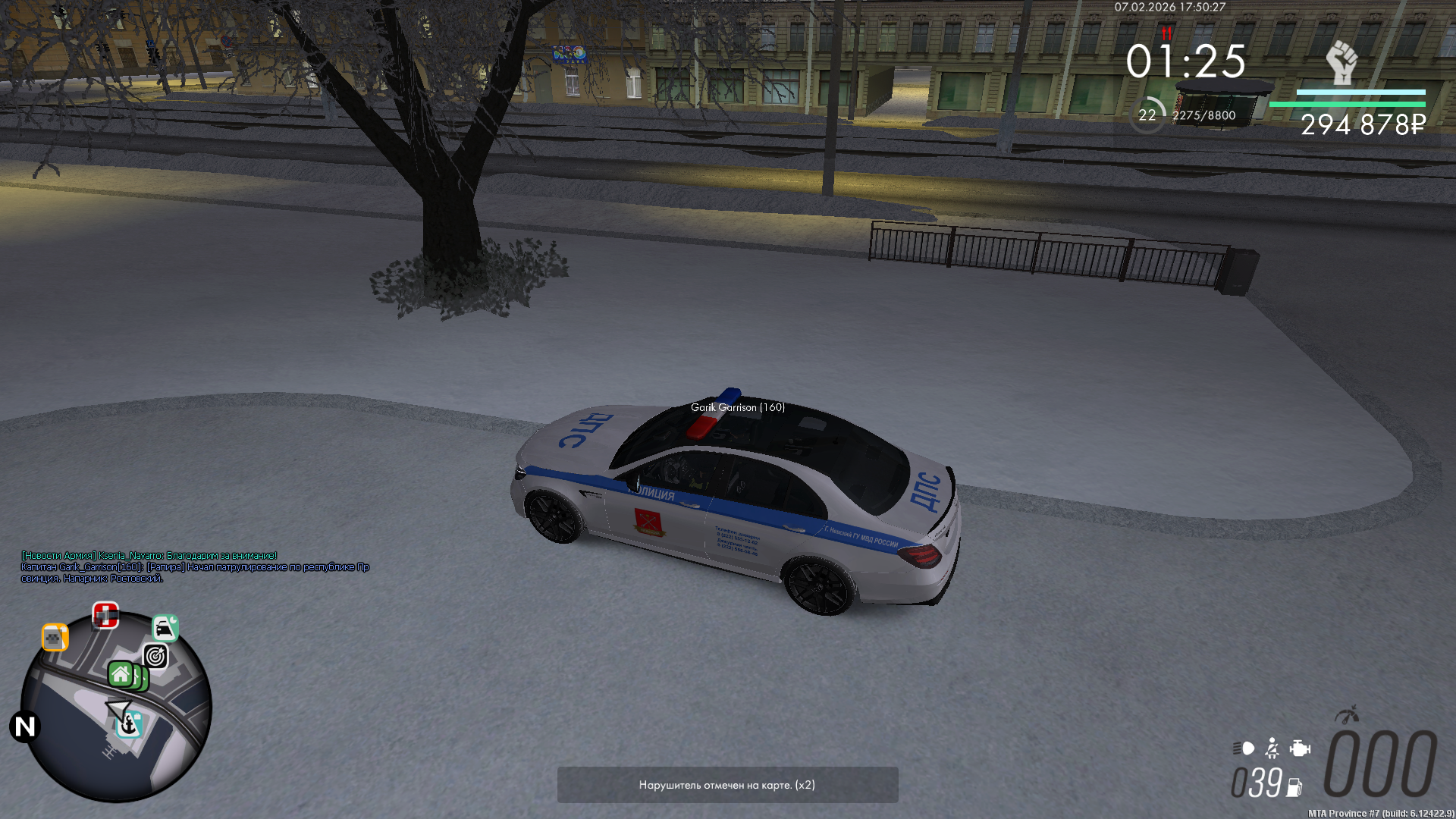Click the speed limiter gauge icon
1456x819 pixels.
1347,714
